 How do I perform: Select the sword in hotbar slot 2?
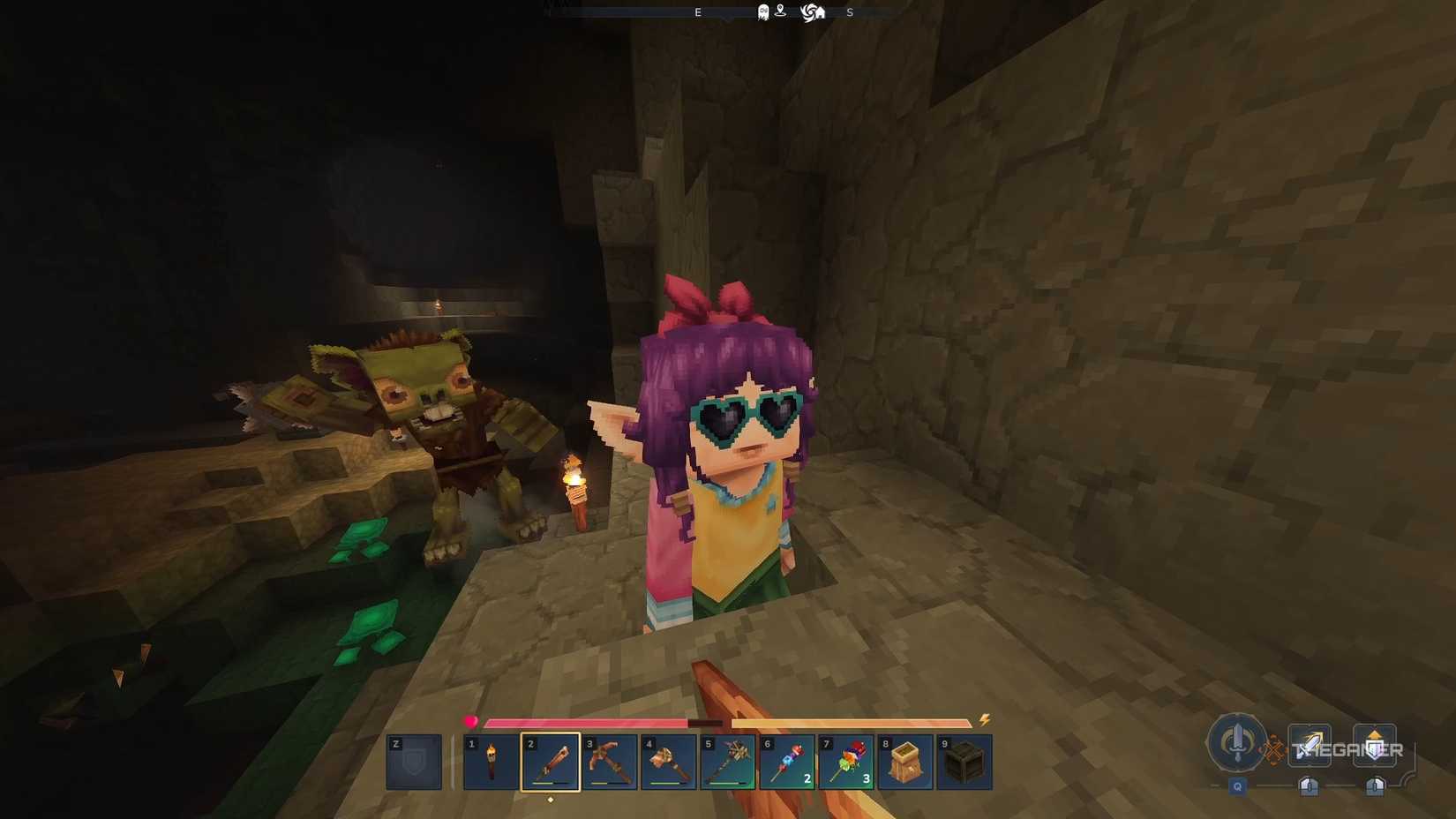pyautogui.click(x=549, y=762)
